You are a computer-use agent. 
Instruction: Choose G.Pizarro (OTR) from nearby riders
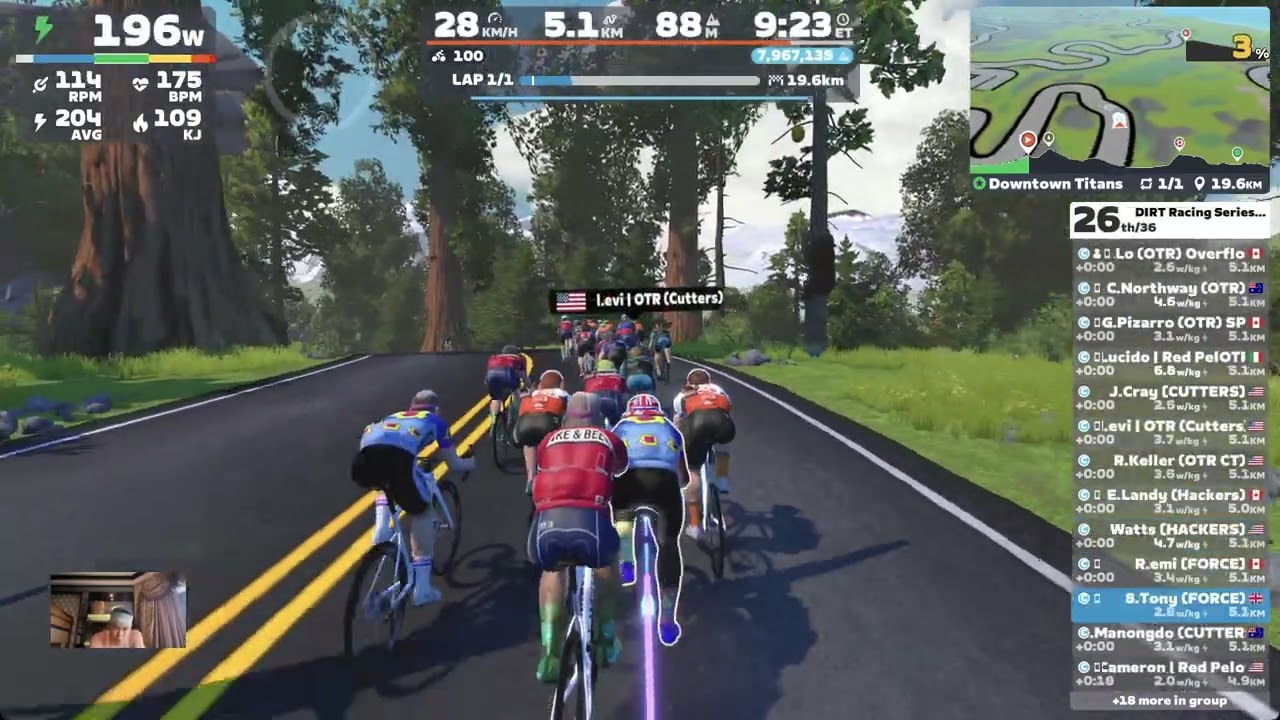pyautogui.click(x=1170, y=330)
